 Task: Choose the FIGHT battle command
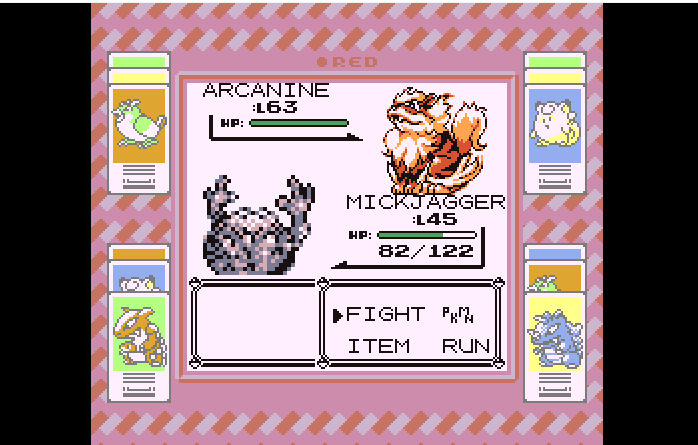[x=385, y=314]
